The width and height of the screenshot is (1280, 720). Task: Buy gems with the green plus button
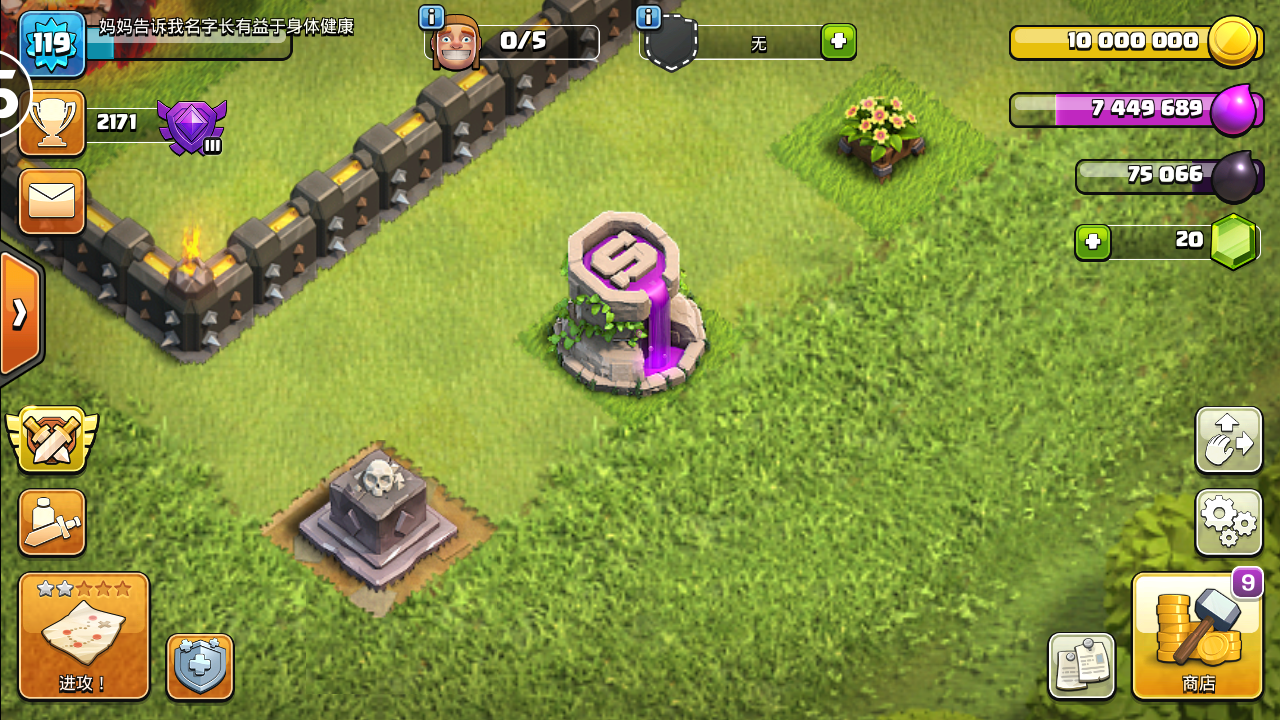click(x=1095, y=241)
